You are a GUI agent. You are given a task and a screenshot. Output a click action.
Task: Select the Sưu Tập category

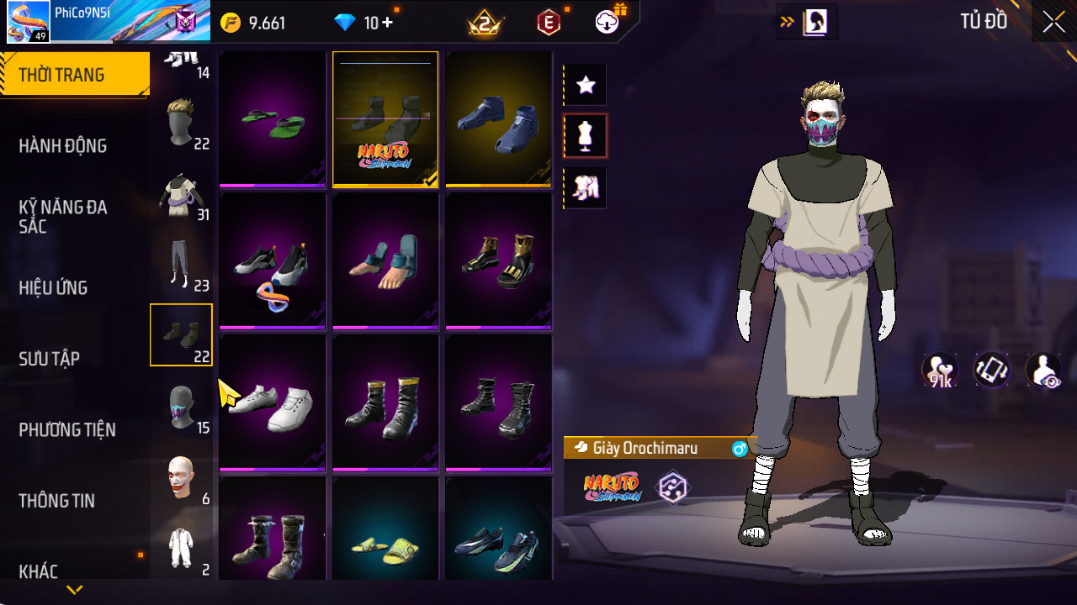click(49, 359)
